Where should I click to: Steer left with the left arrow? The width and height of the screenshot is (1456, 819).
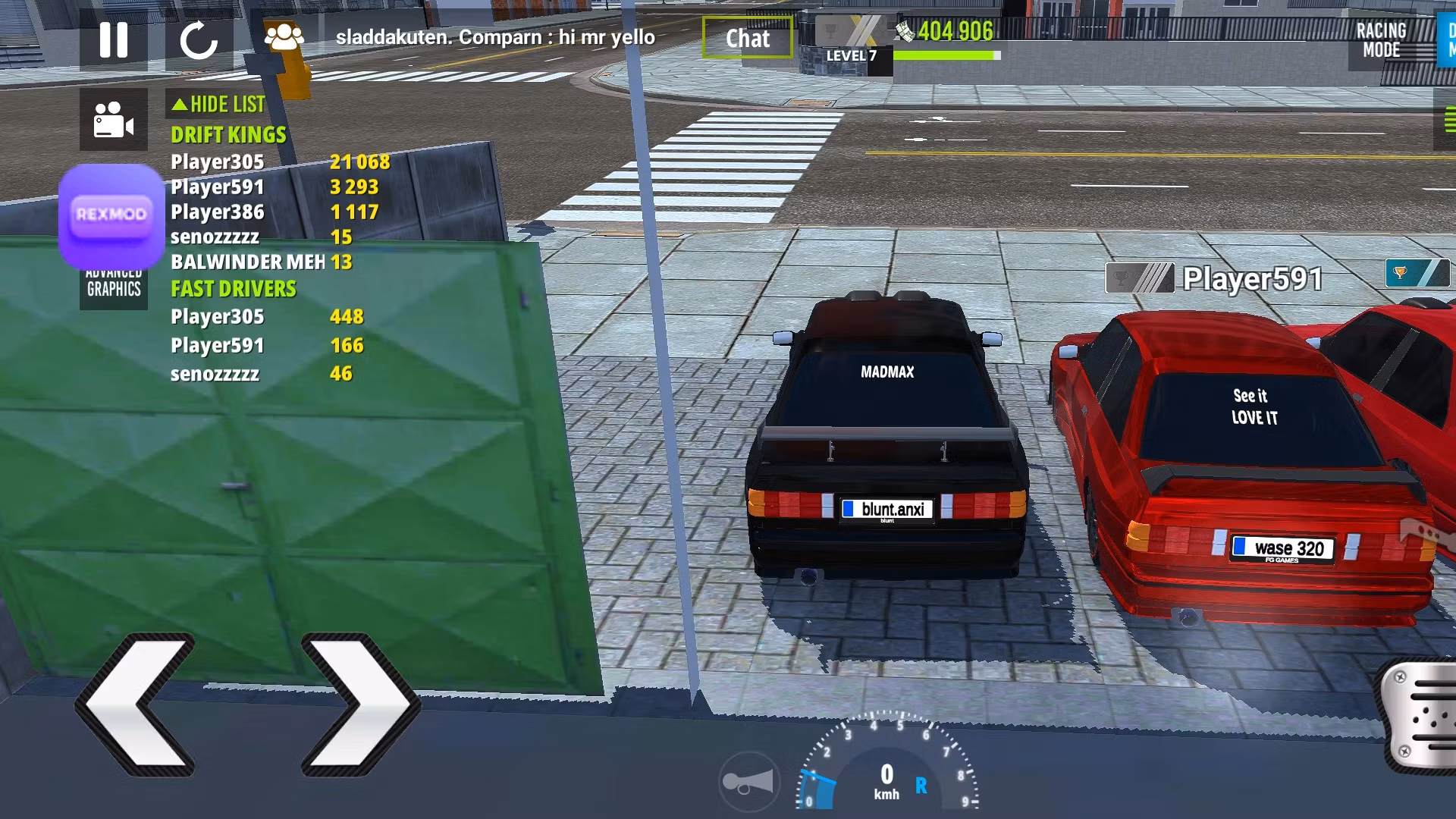tap(137, 703)
